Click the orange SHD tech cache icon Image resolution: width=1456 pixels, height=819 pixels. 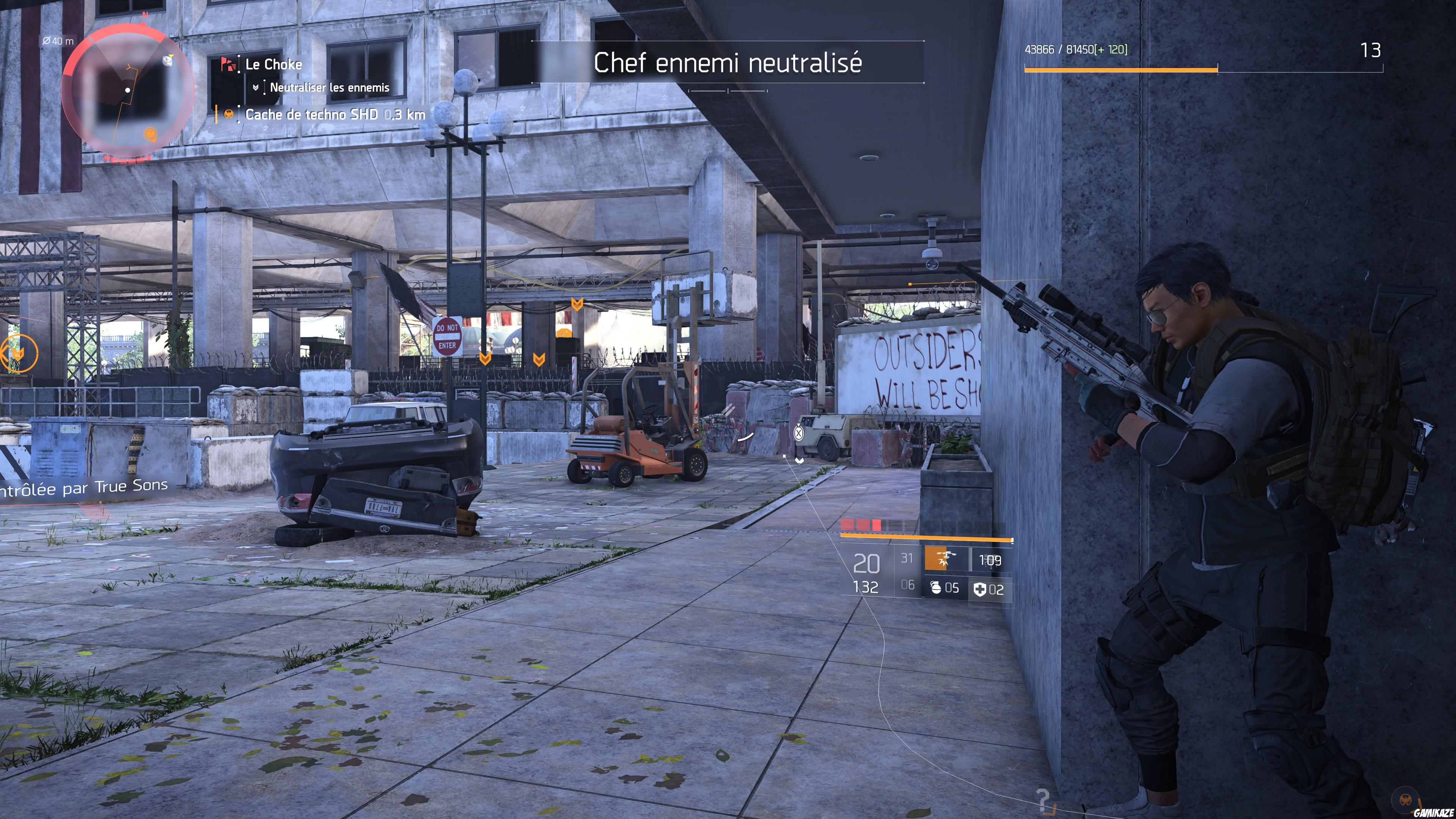[x=230, y=115]
